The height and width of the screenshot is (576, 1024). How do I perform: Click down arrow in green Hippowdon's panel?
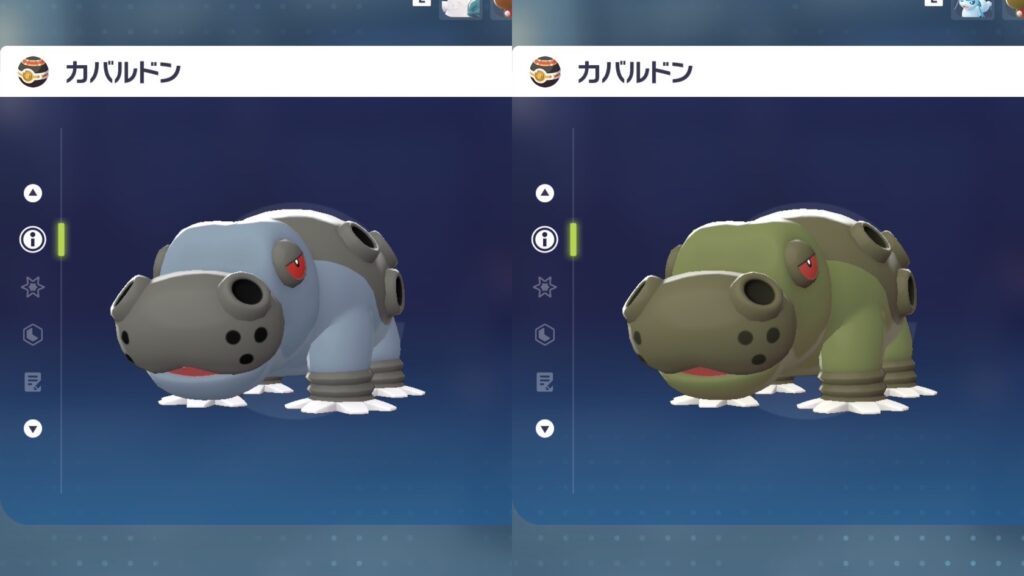click(545, 429)
